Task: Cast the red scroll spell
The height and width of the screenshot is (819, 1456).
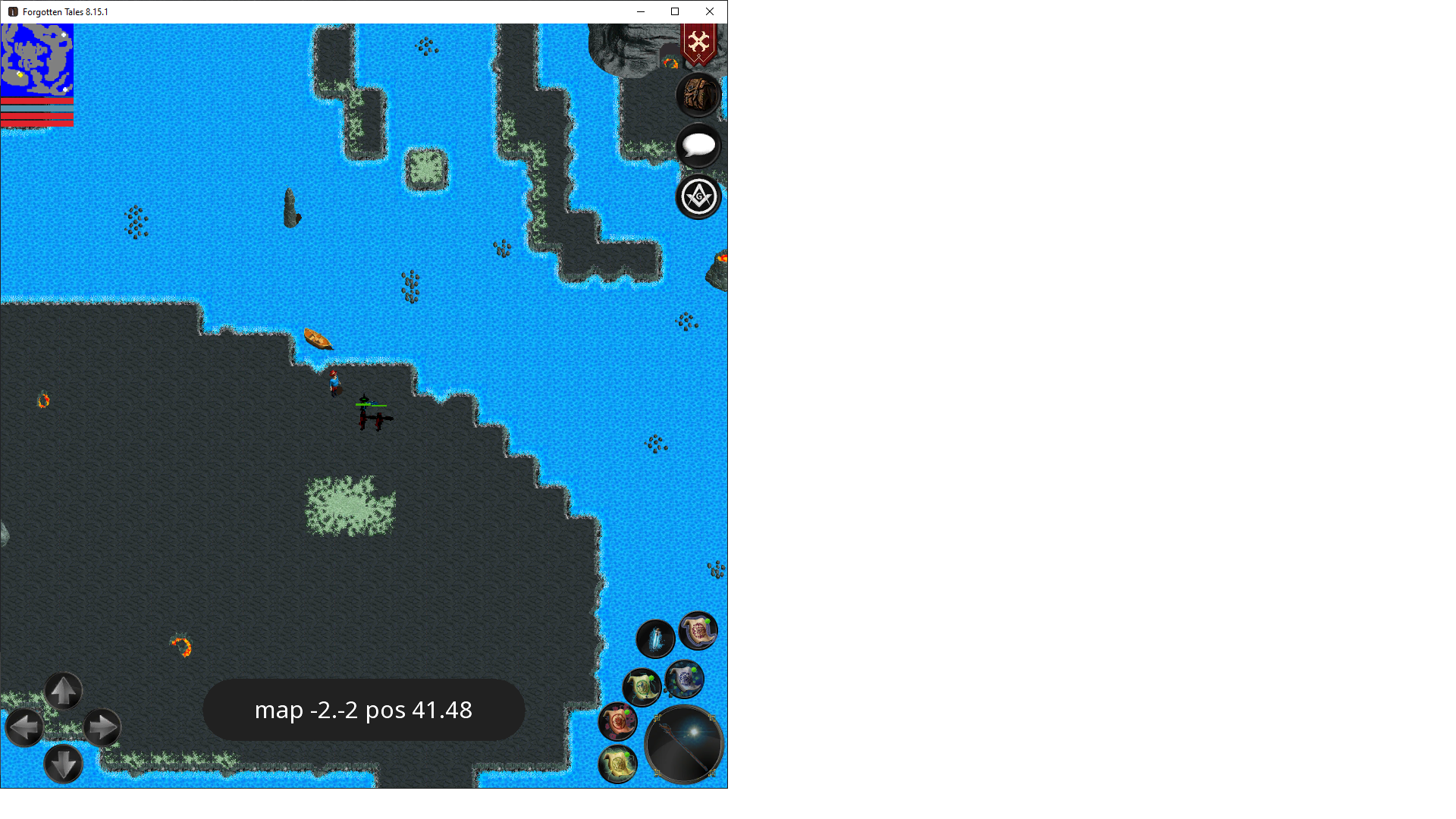Action: pyautogui.click(x=618, y=720)
